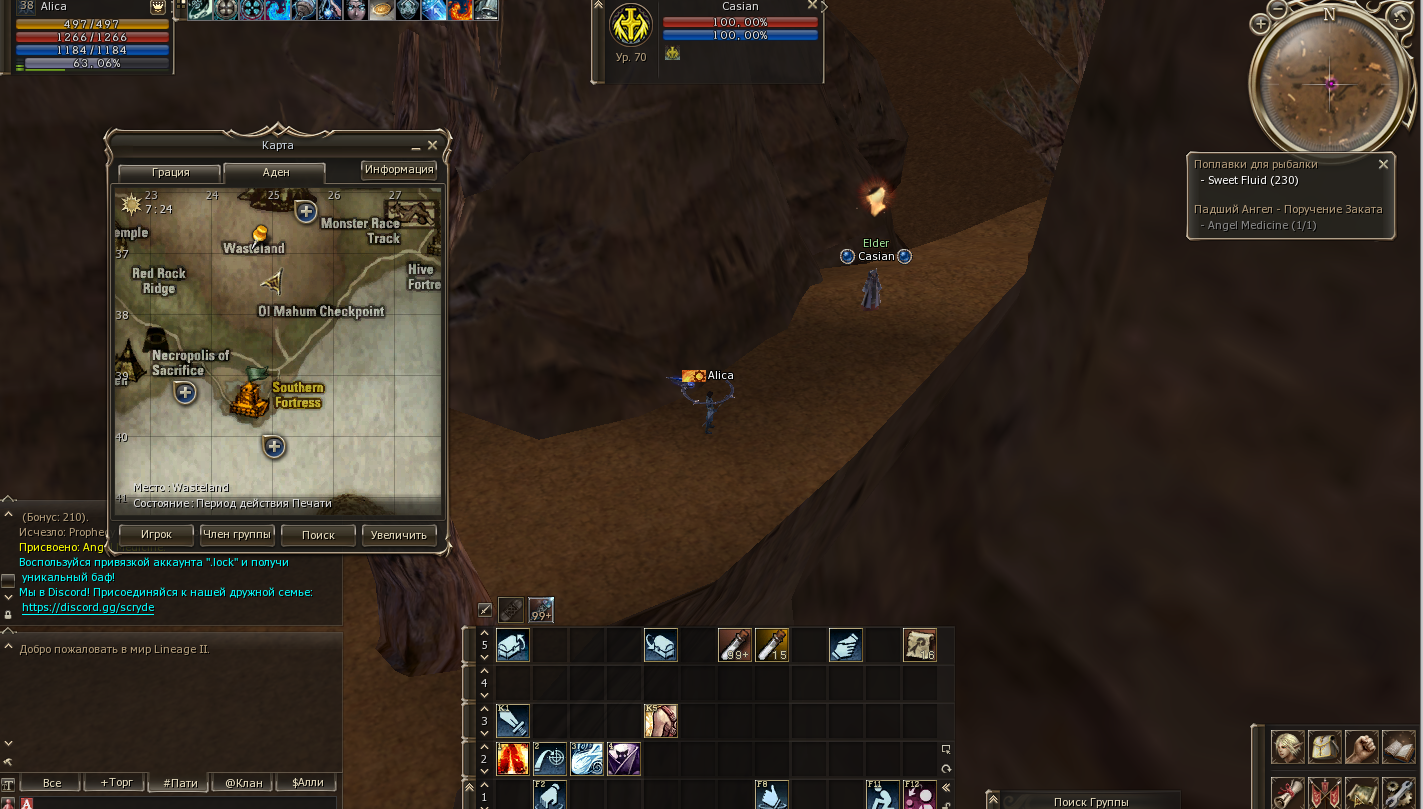Screen dimensions: 1423x809
Task: Open the actions panel fist icon
Action: click(x=1362, y=747)
